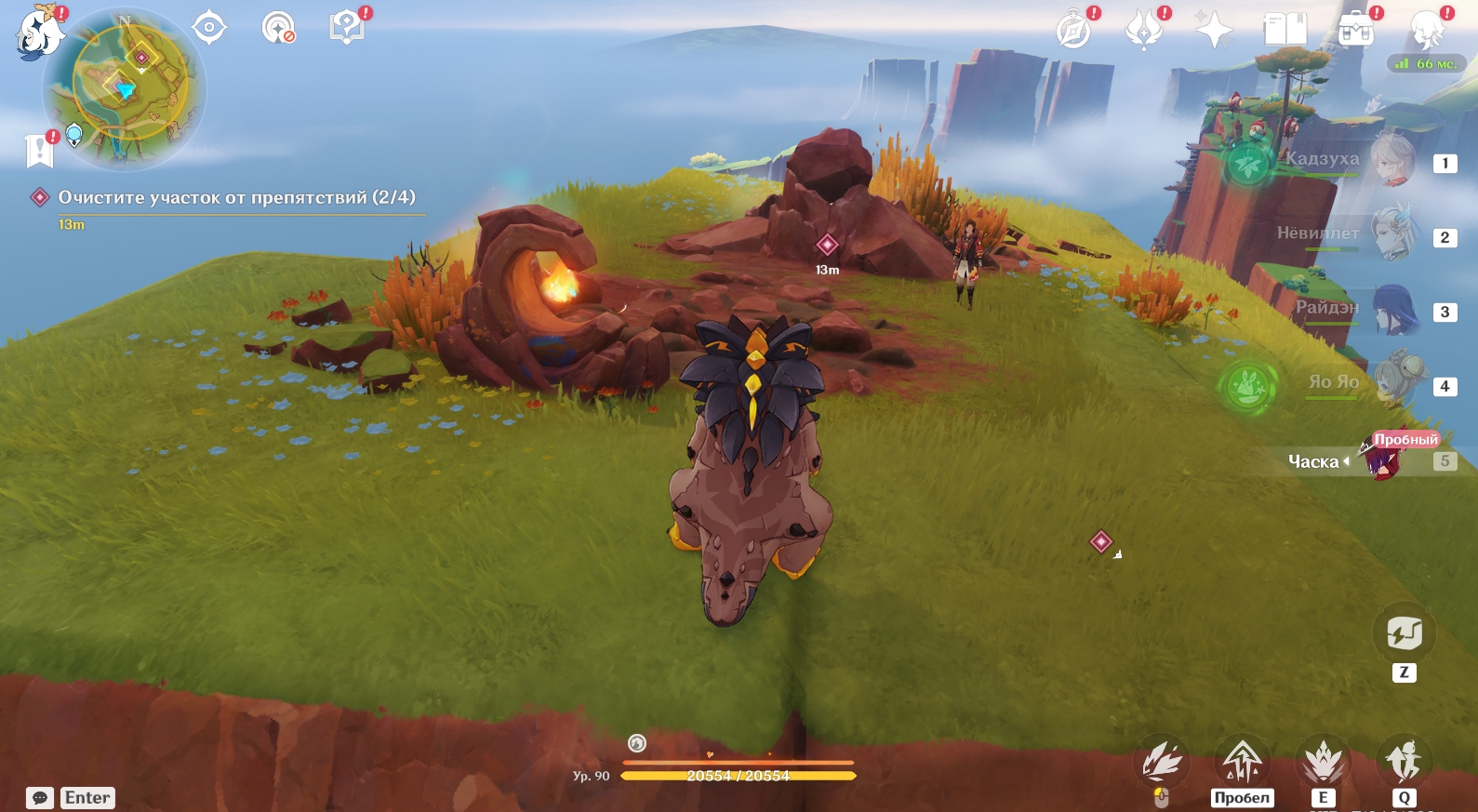Switch to party member Кадзуха

tap(1392, 160)
